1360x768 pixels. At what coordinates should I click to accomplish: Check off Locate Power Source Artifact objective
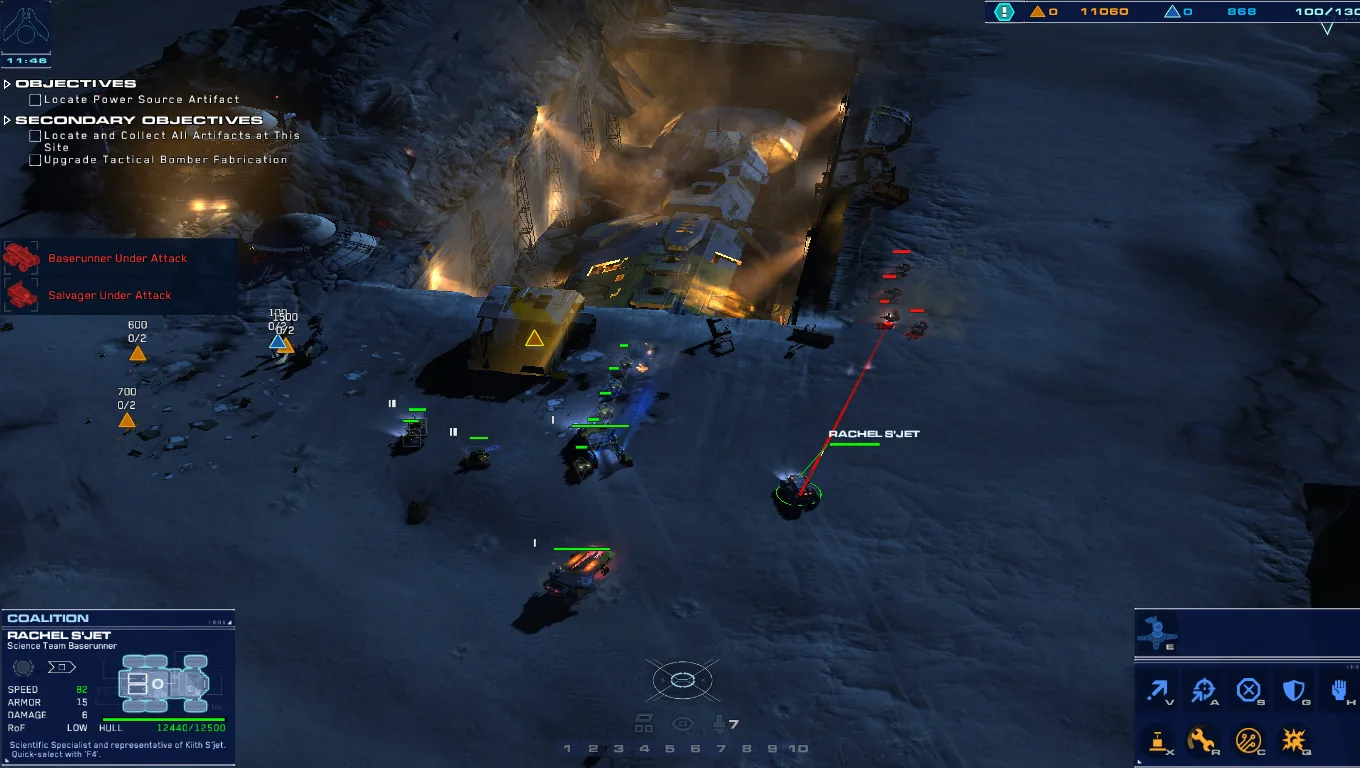coord(33,99)
